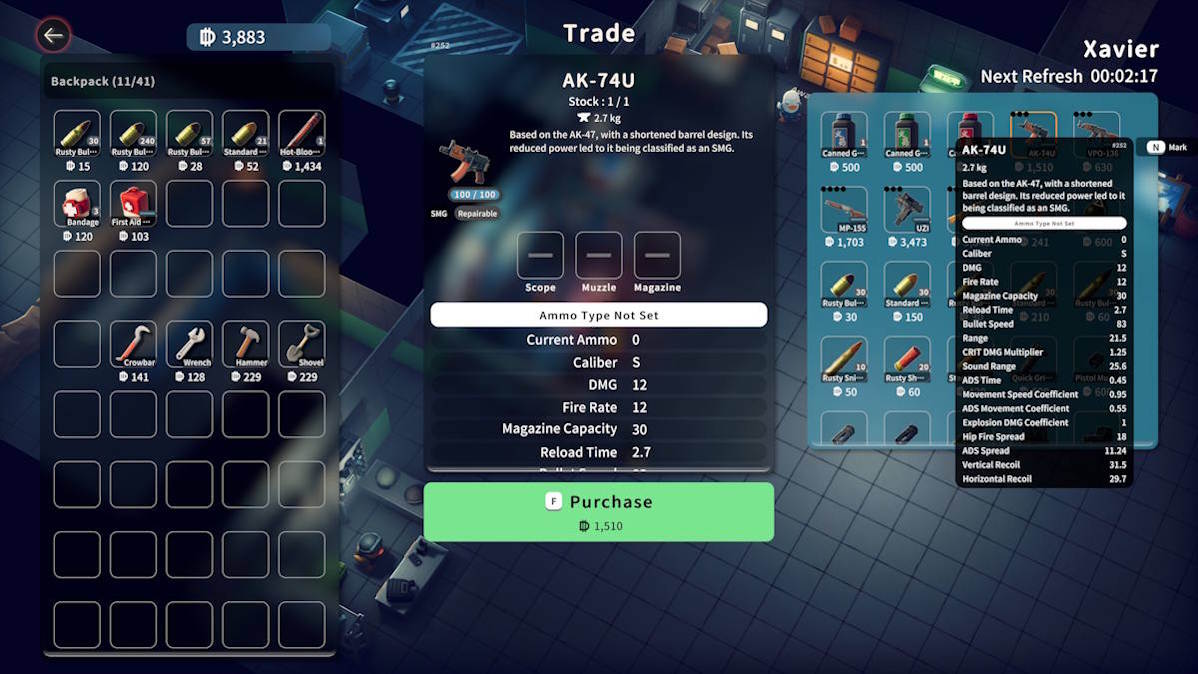Open the empty Muzzle attachment slot
Image resolution: width=1198 pixels, height=674 pixels.
coord(598,256)
